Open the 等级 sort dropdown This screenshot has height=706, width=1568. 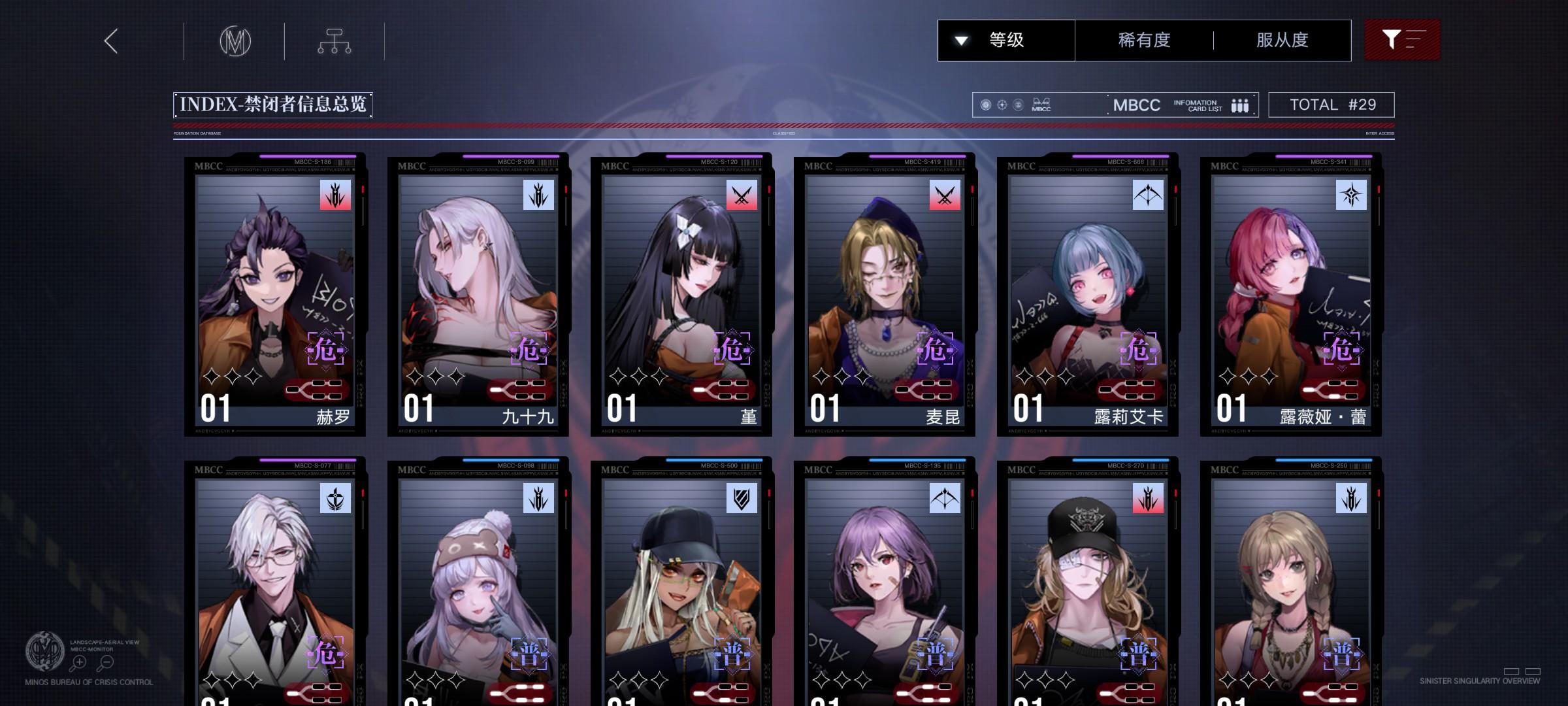(1006, 40)
